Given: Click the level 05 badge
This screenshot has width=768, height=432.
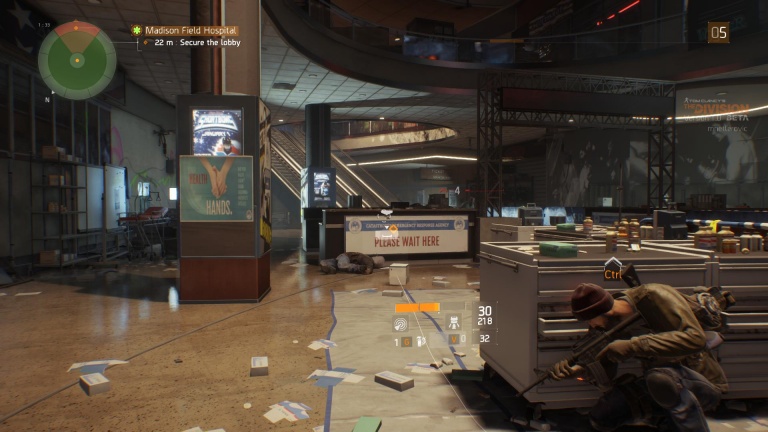Looking at the screenshot, I should (x=718, y=33).
